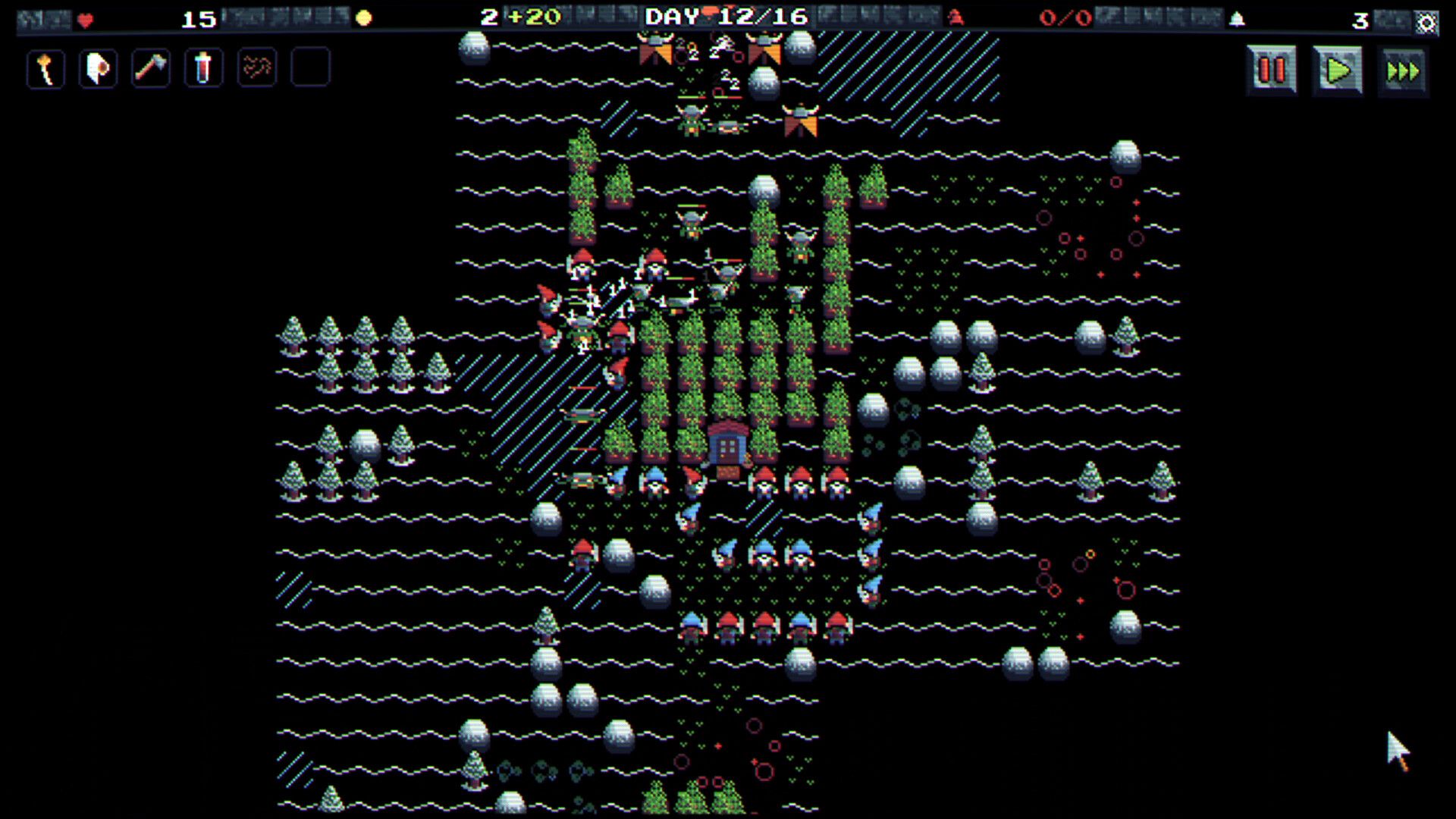Select the torch item in the toolbar

click(45, 68)
